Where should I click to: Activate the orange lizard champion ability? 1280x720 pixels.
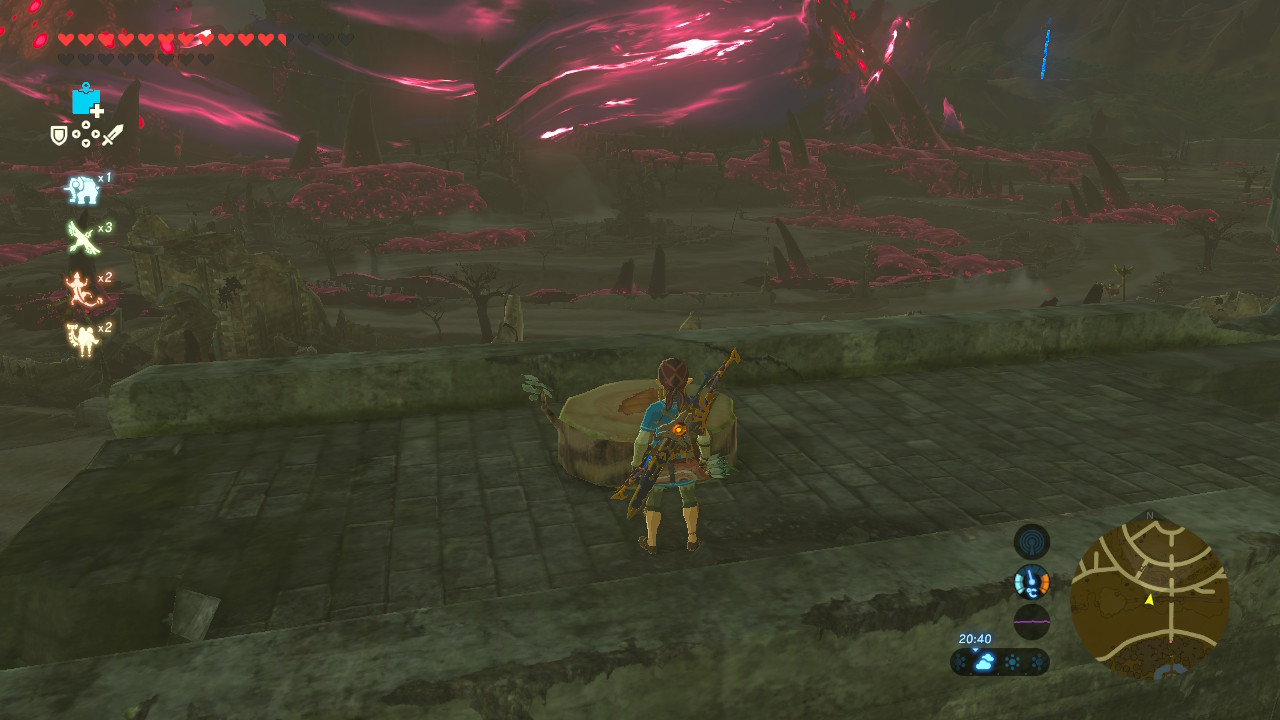pyautogui.click(x=80, y=288)
